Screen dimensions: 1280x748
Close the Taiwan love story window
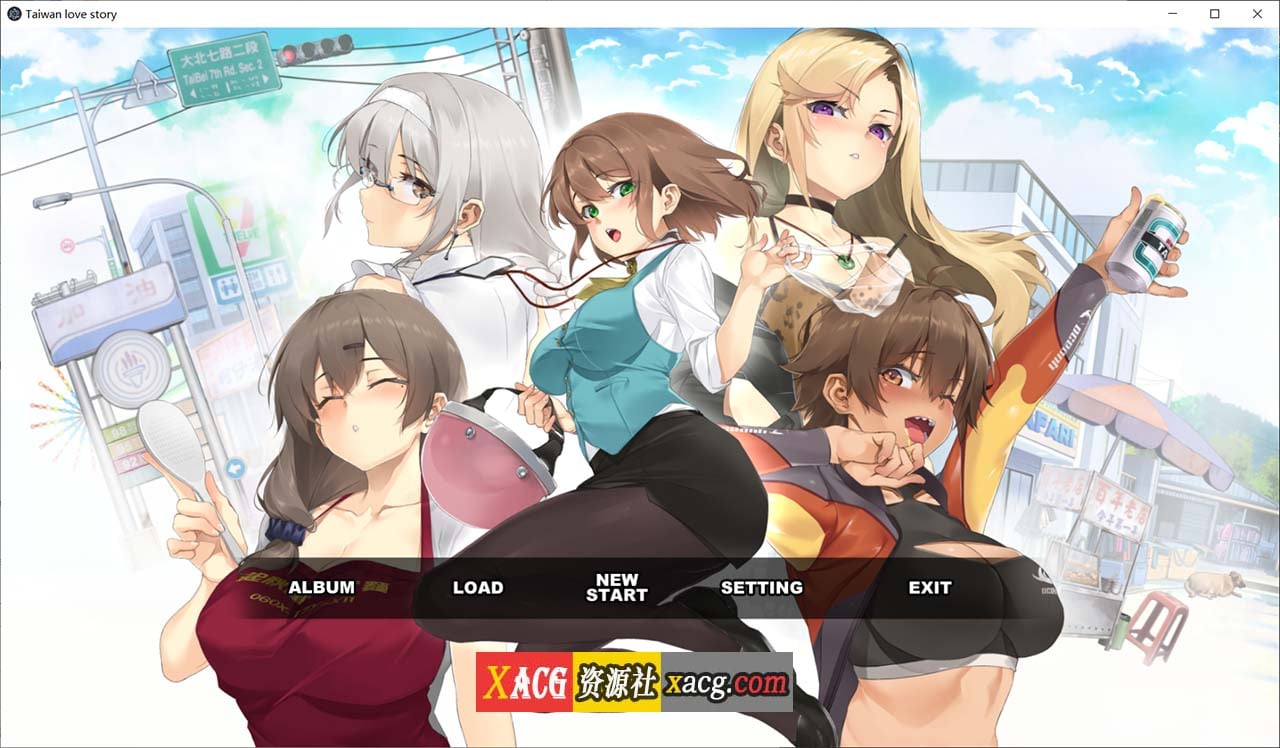pos(1257,14)
